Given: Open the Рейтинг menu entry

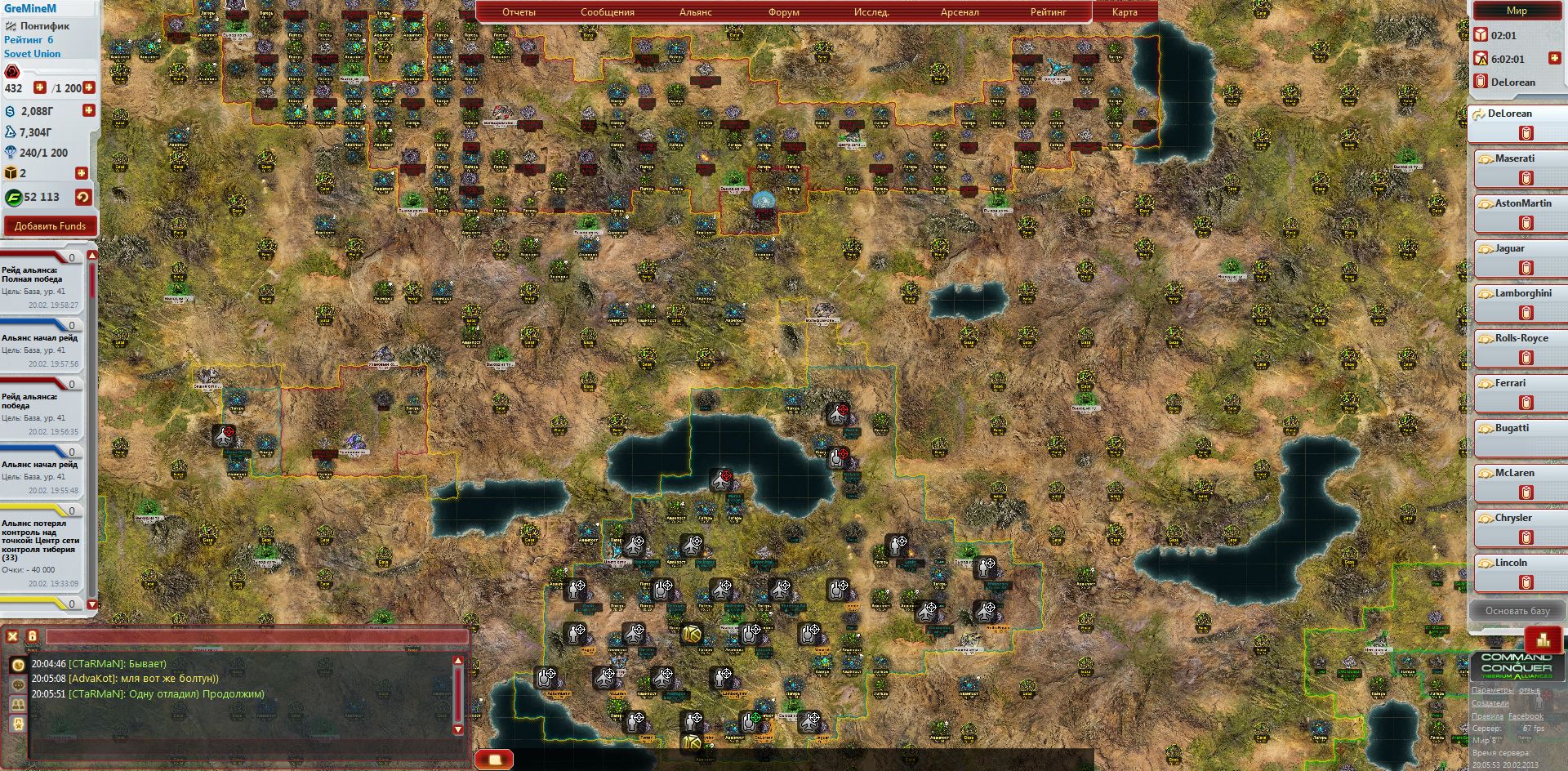Looking at the screenshot, I should (1048, 12).
